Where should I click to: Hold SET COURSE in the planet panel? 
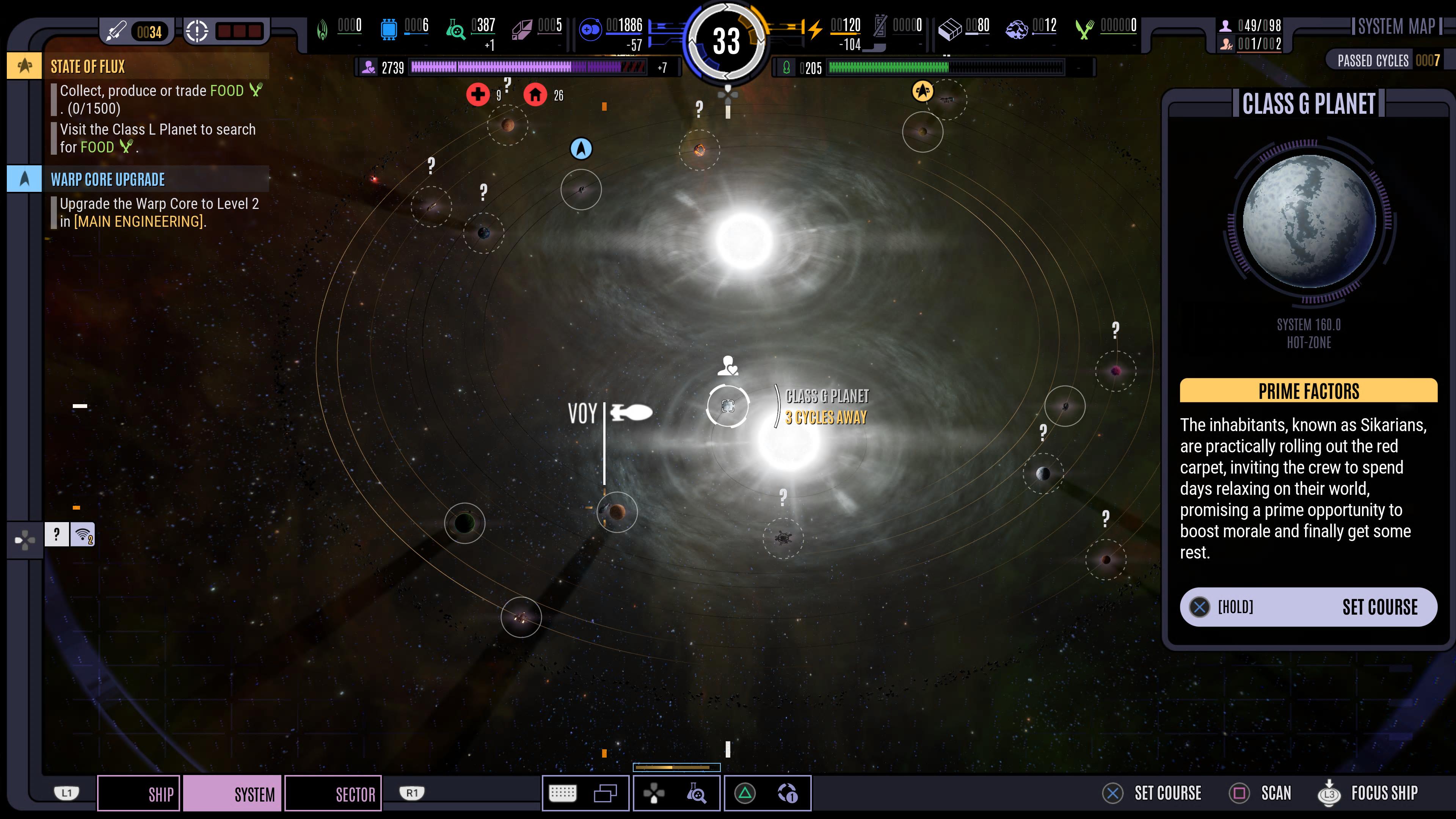[x=1308, y=607]
